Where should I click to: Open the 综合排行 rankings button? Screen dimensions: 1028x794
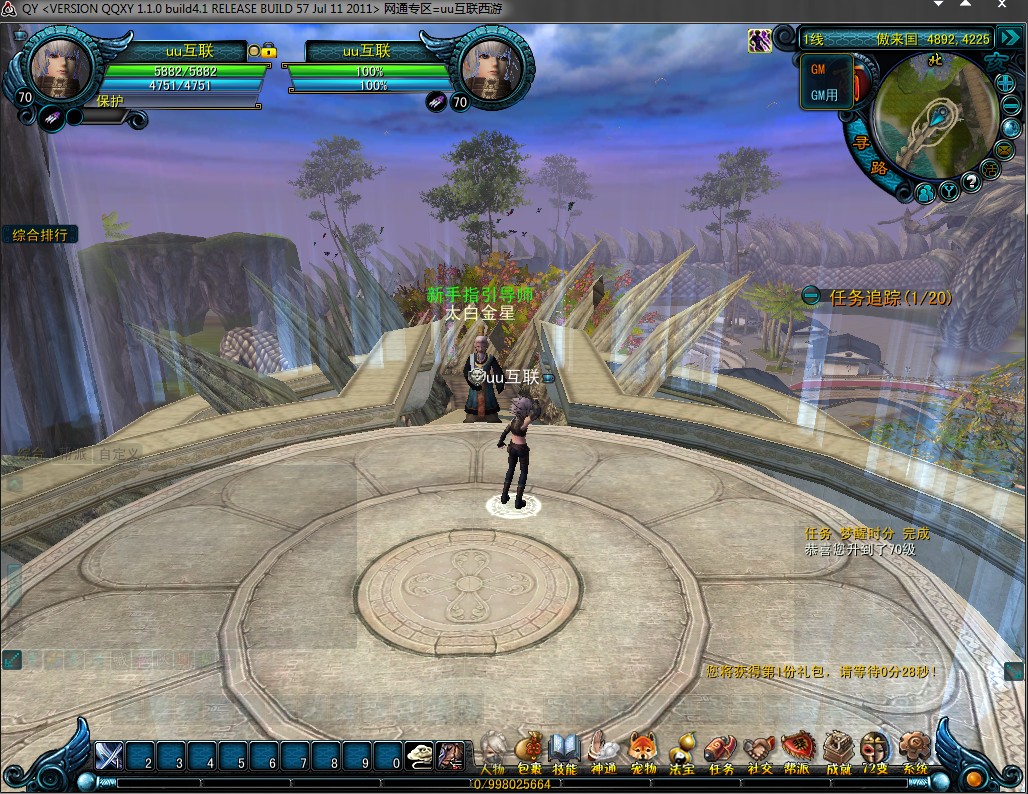click(x=40, y=235)
